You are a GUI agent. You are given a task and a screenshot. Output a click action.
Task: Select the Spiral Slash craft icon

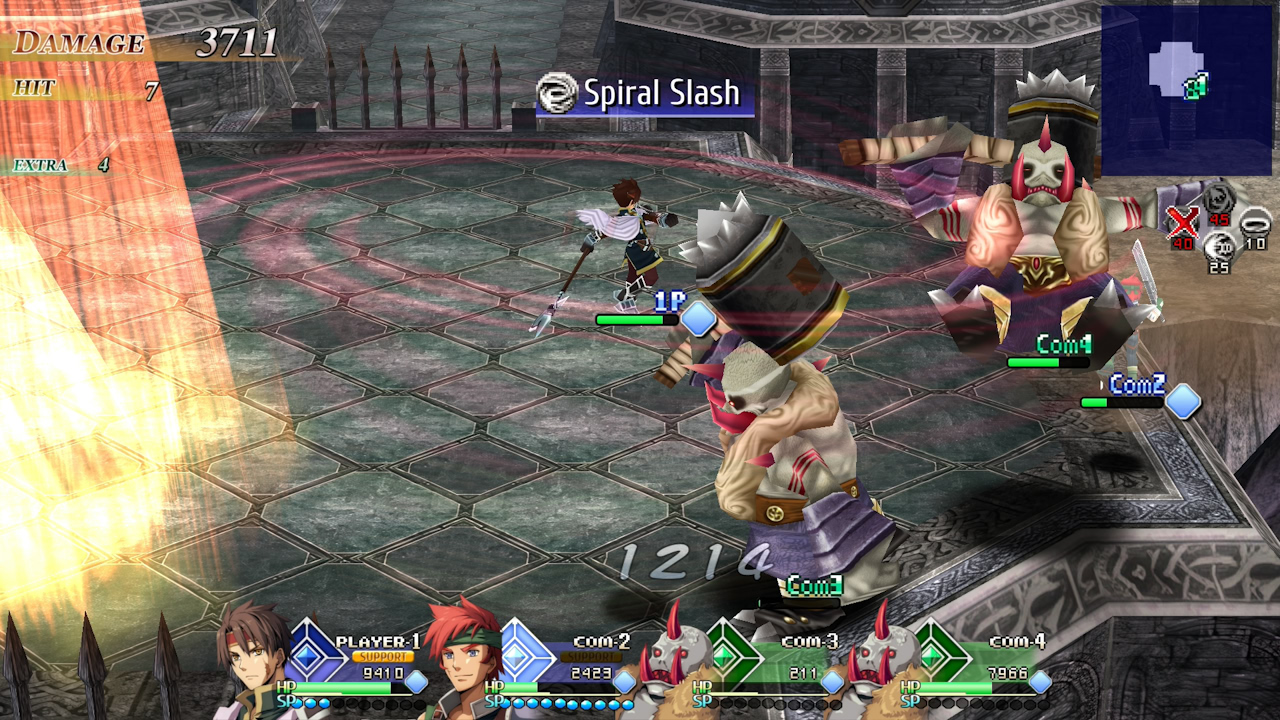pyautogui.click(x=556, y=94)
